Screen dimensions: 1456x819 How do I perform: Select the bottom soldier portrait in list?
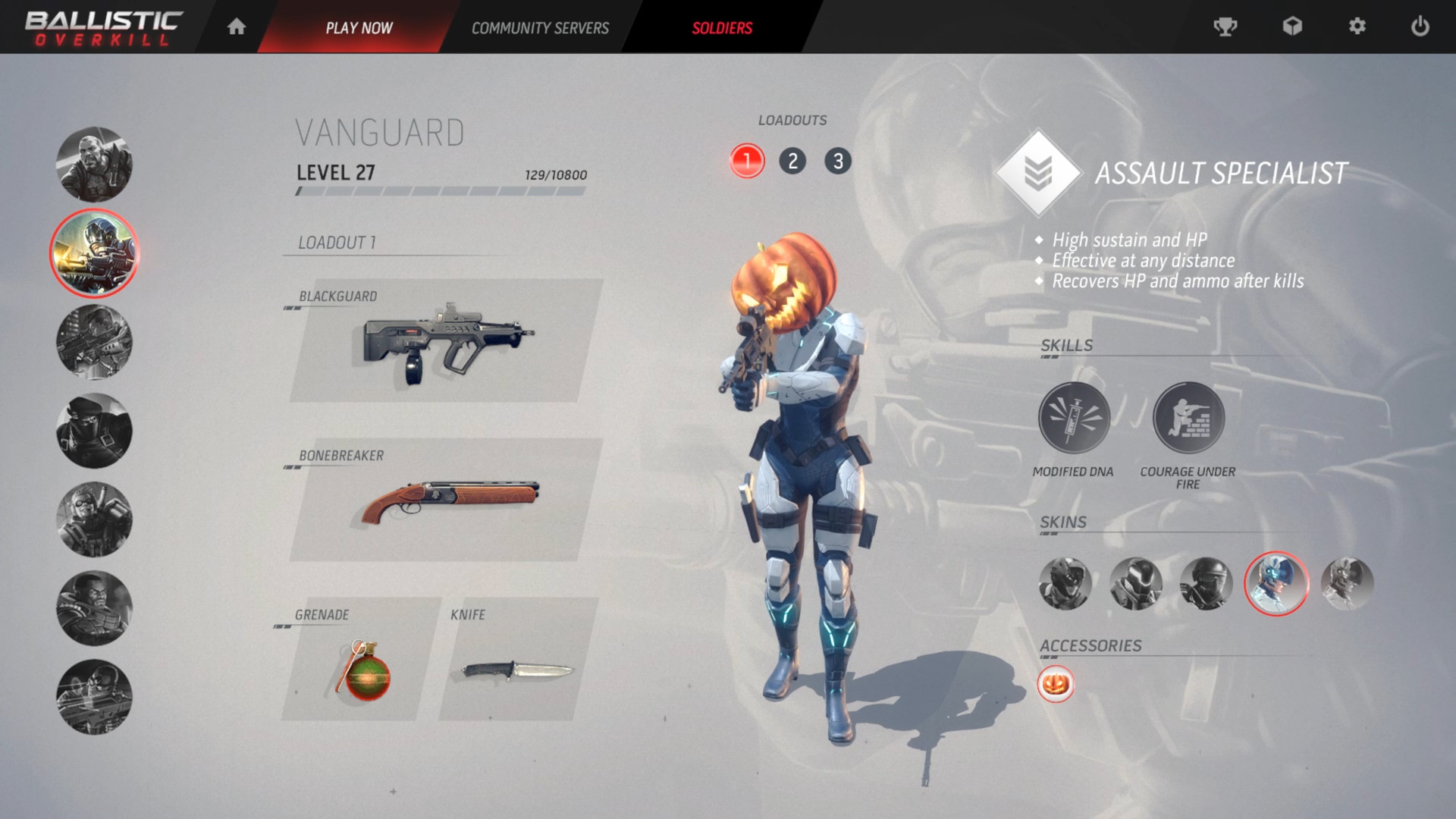94,697
